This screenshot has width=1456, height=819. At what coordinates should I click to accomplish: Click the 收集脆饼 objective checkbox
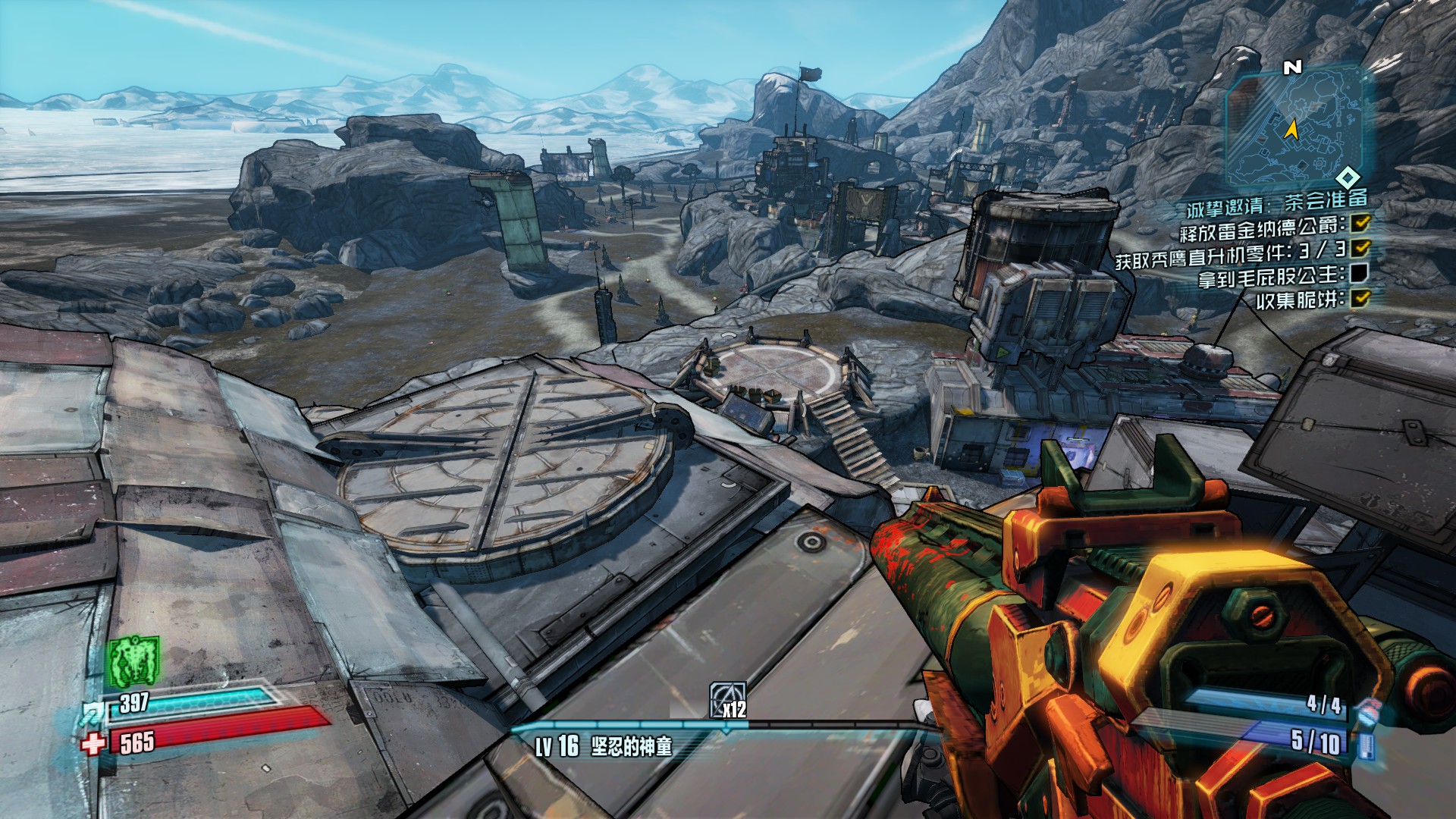(1361, 298)
